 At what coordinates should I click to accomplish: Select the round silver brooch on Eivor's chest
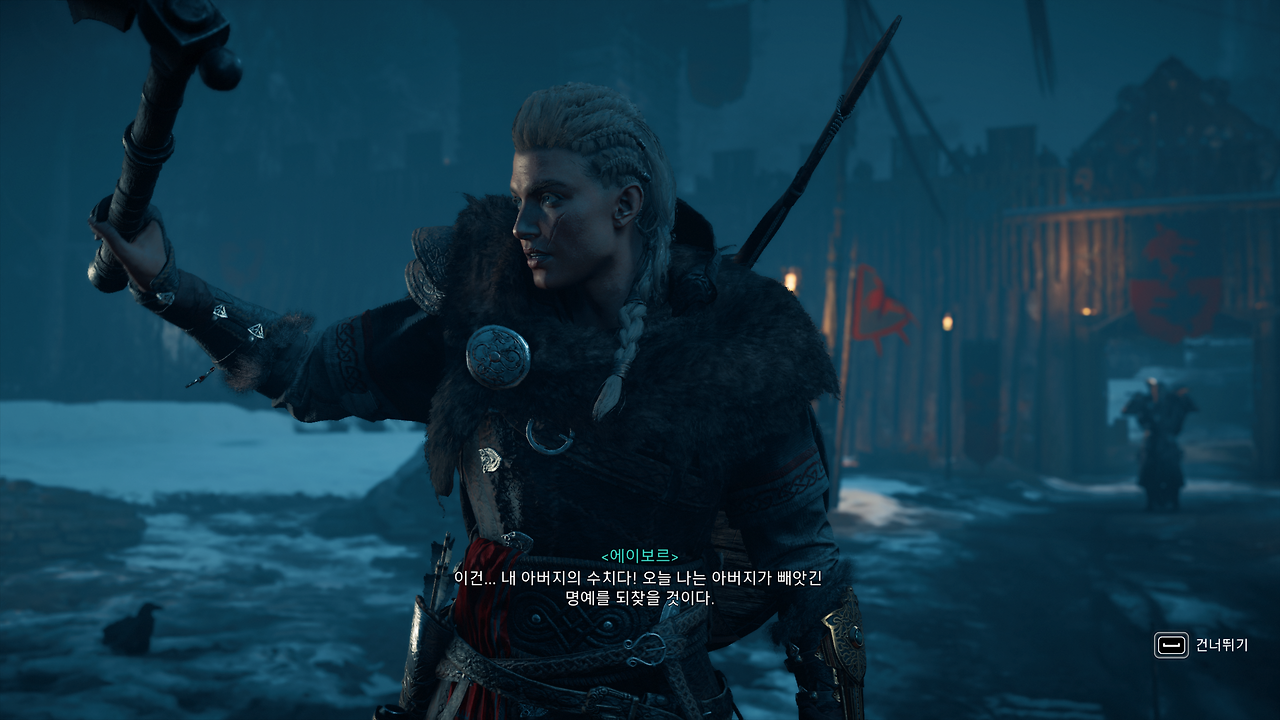click(496, 356)
